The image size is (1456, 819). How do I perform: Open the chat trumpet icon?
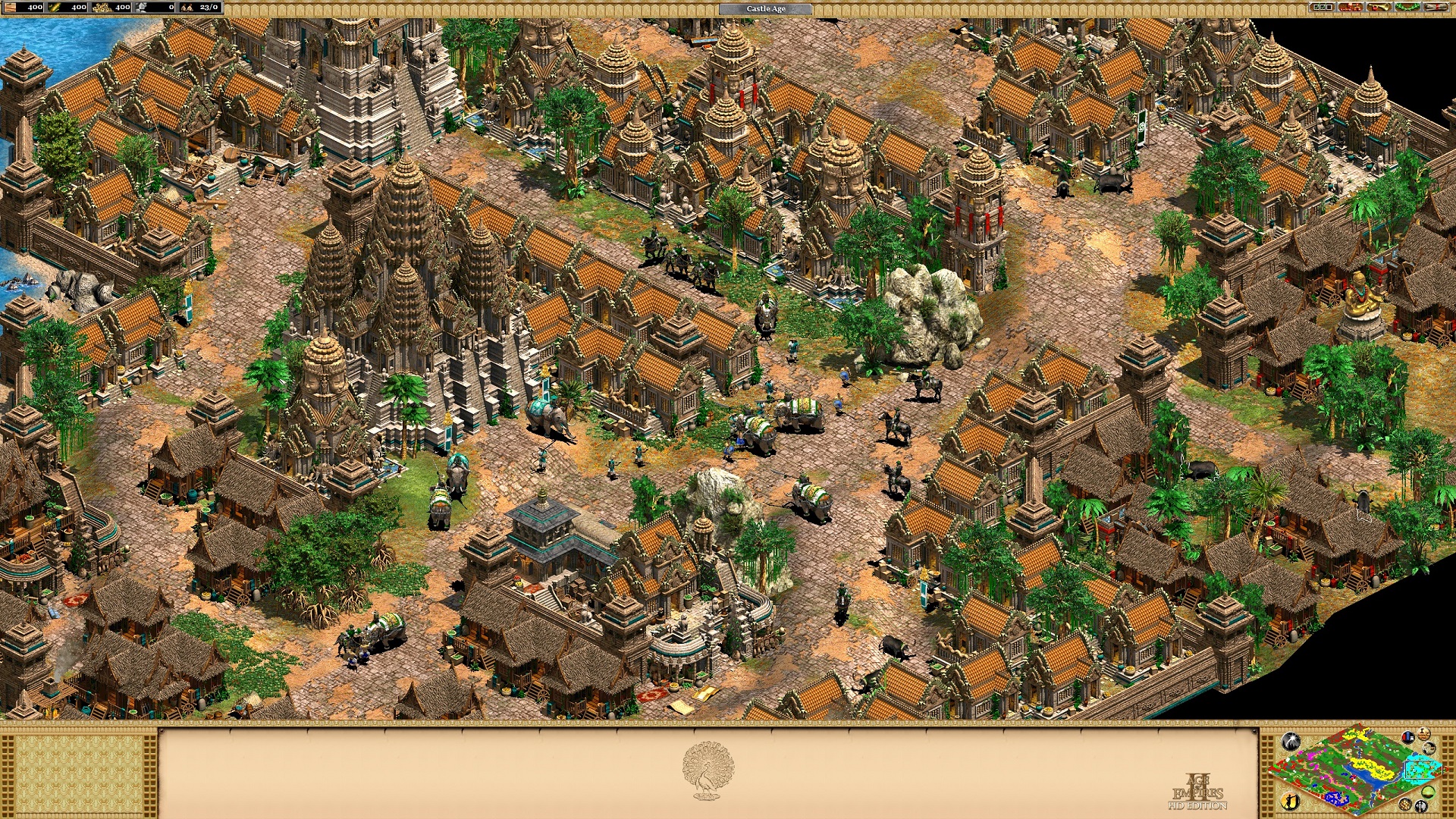pos(1379,8)
